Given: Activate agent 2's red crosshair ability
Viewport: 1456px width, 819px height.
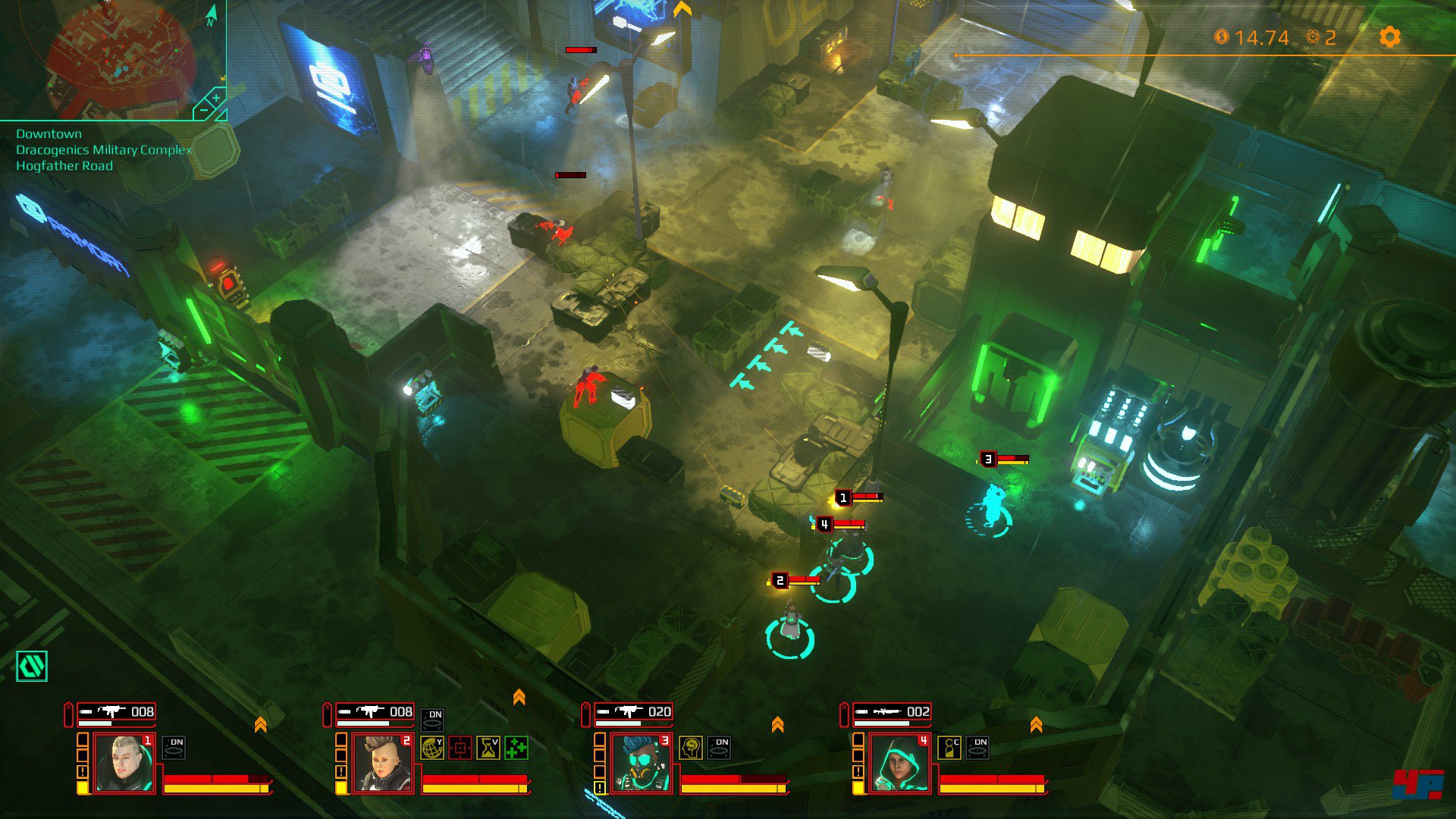Looking at the screenshot, I should tap(460, 748).
